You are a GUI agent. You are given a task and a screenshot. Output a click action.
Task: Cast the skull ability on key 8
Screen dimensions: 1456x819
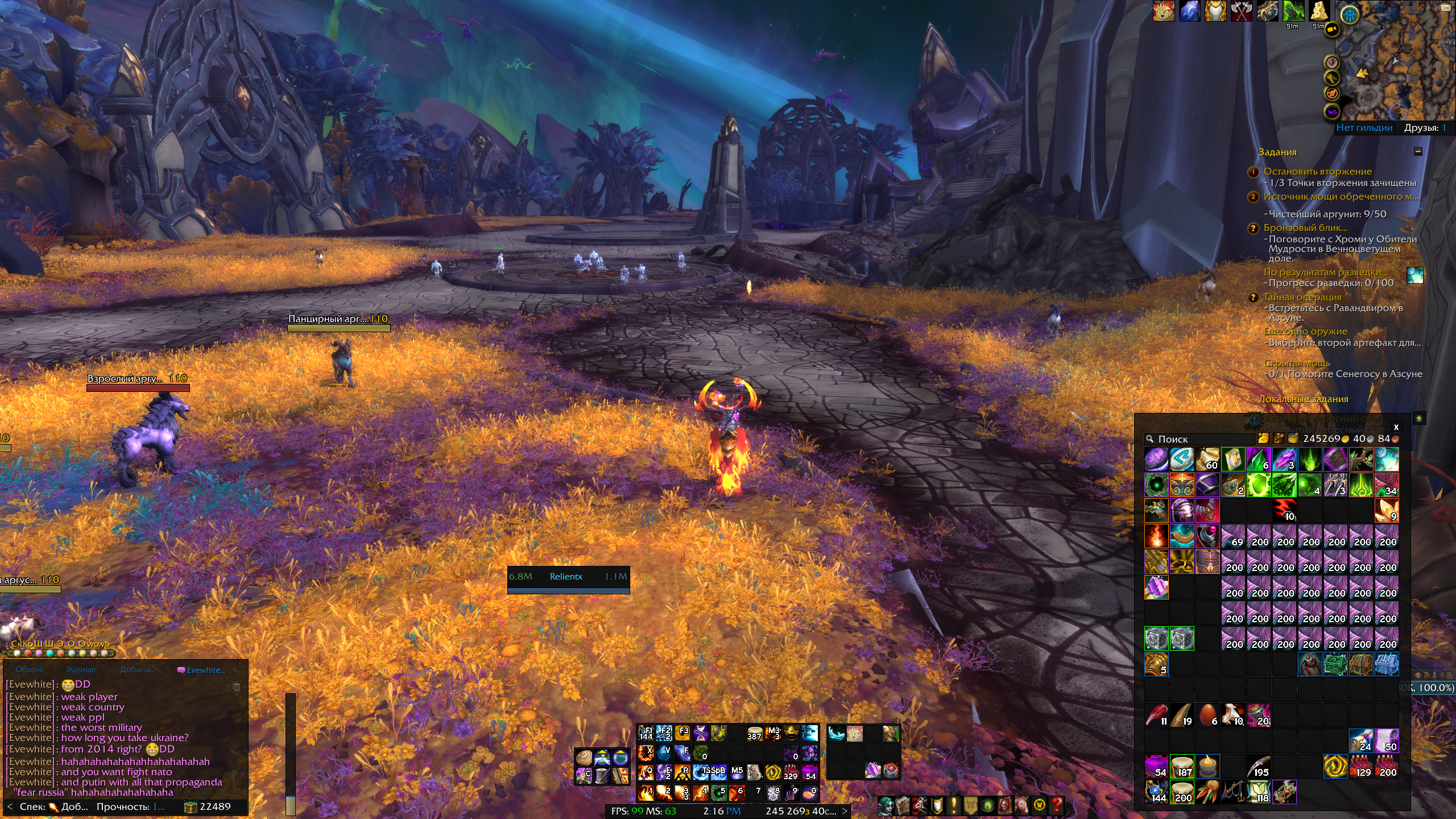coord(773,792)
